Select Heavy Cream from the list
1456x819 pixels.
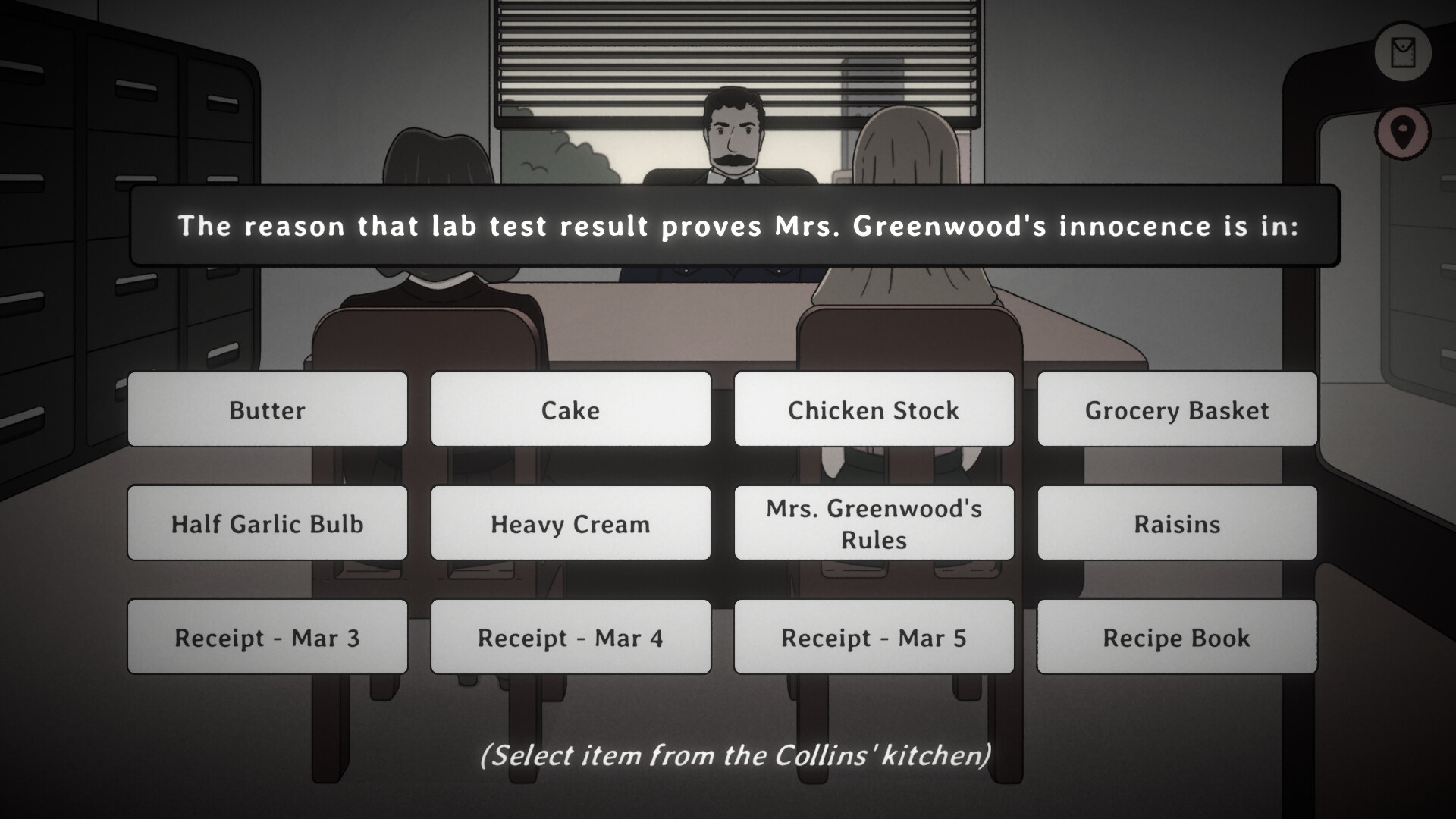[x=570, y=523]
